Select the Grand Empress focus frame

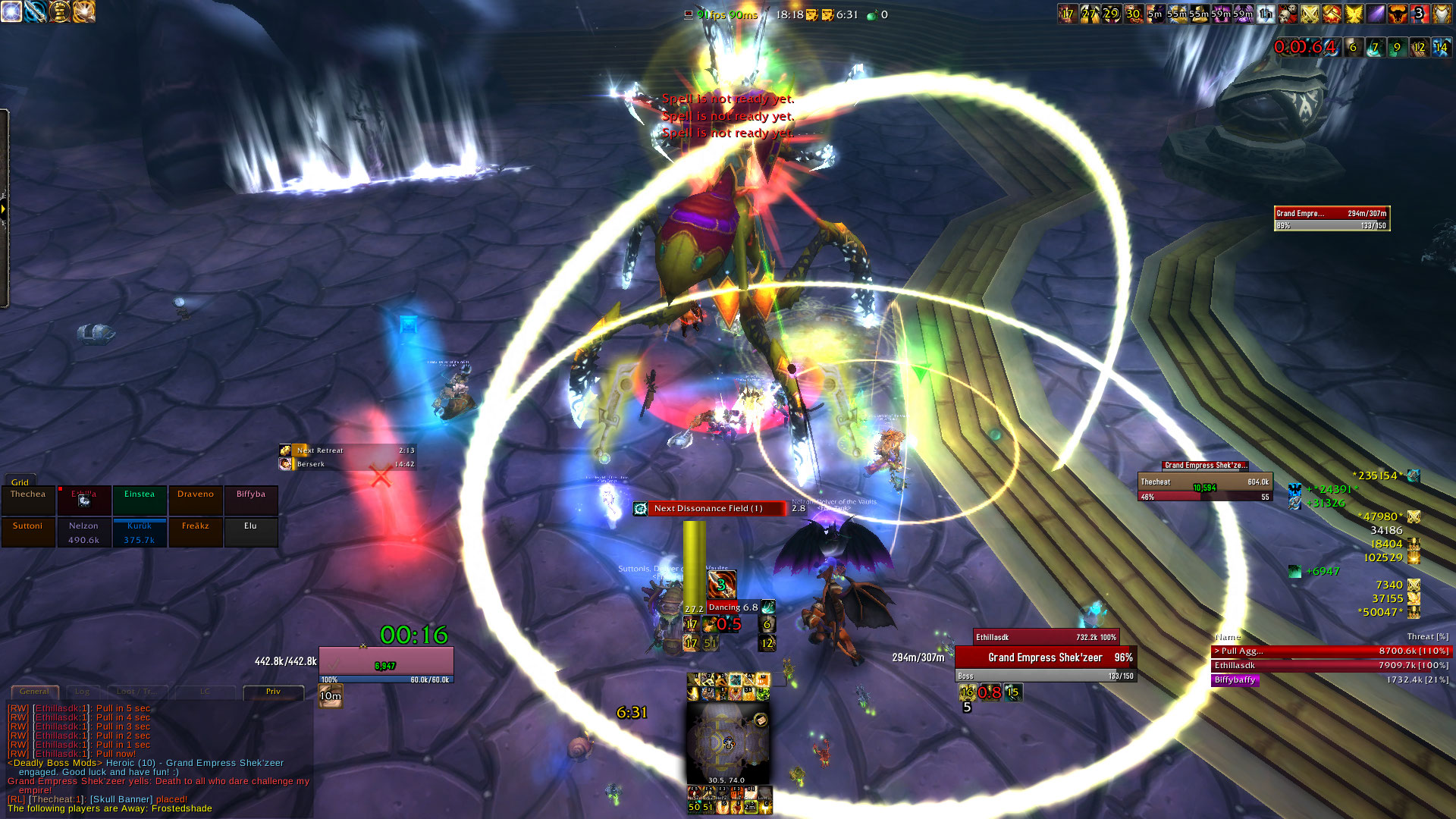click(1332, 218)
